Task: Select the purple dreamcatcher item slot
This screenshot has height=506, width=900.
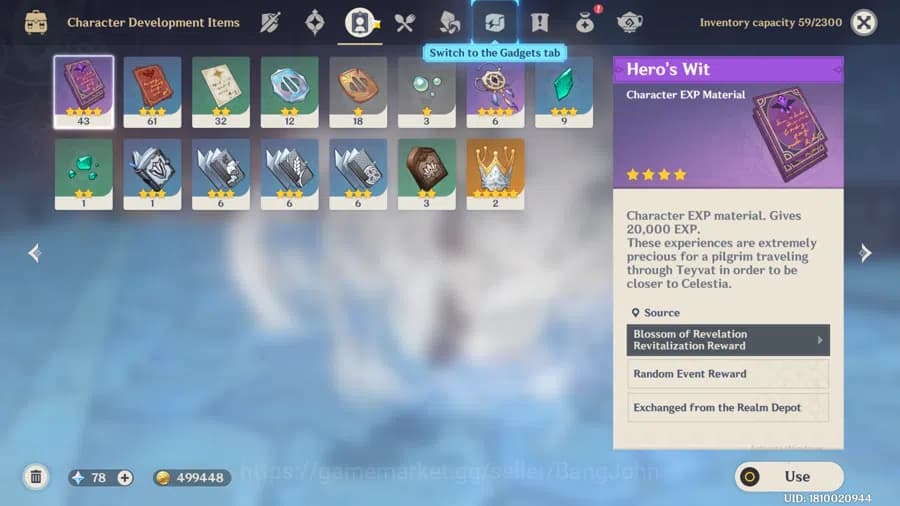Action: pyautogui.click(x=495, y=92)
